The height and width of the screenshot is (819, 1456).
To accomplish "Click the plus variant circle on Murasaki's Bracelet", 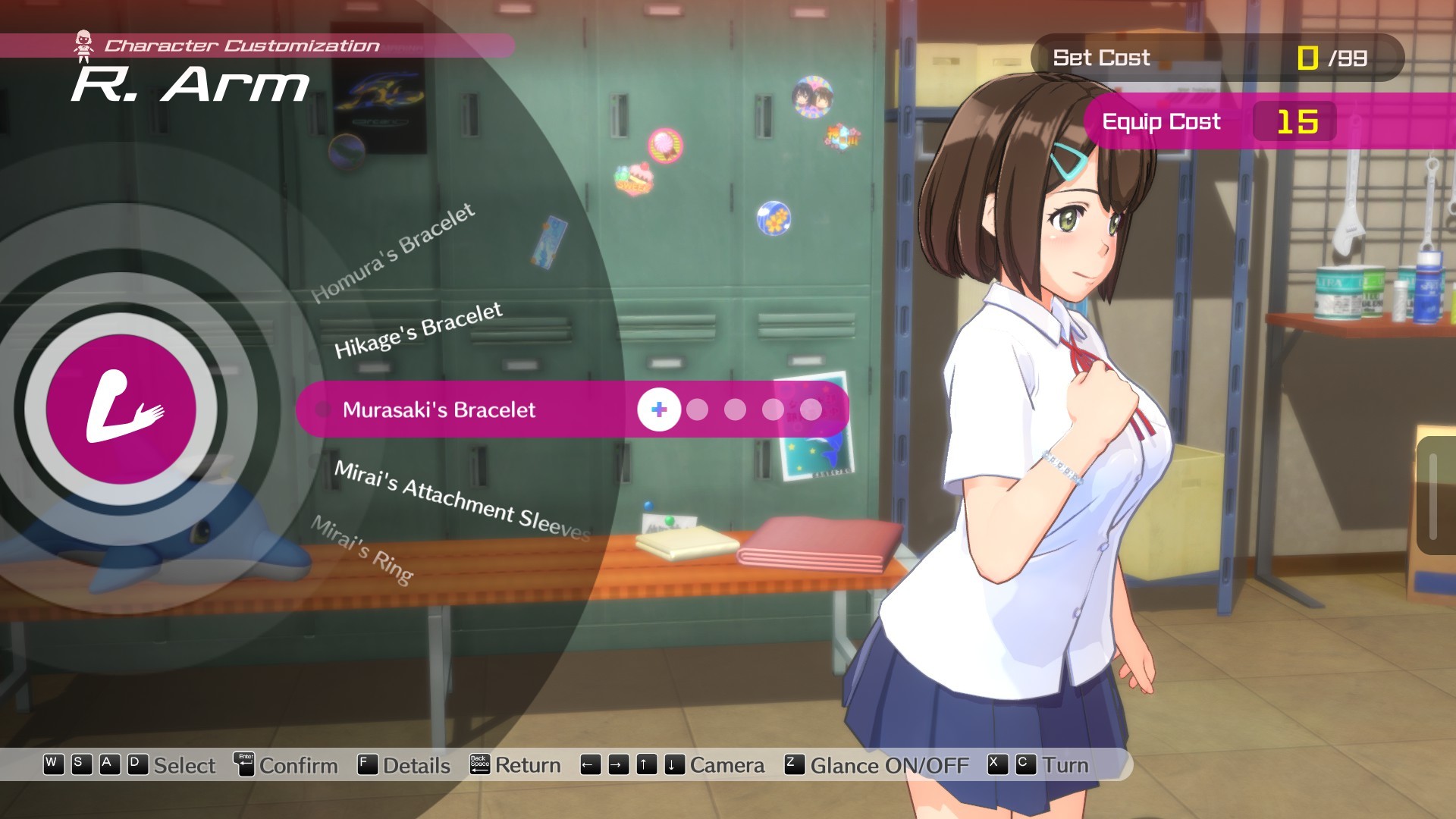I will coord(658,410).
